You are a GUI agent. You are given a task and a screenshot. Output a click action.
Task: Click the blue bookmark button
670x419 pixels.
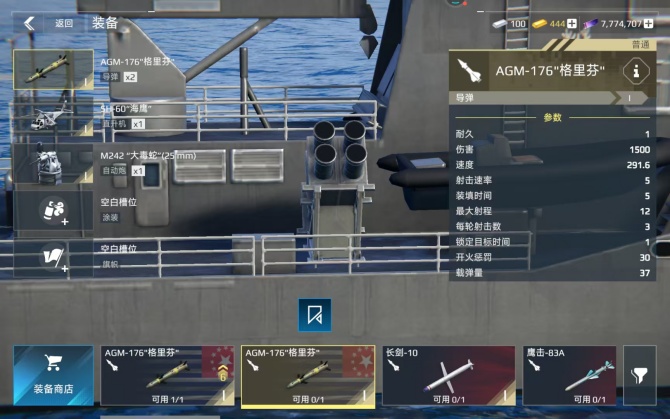(x=313, y=314)
